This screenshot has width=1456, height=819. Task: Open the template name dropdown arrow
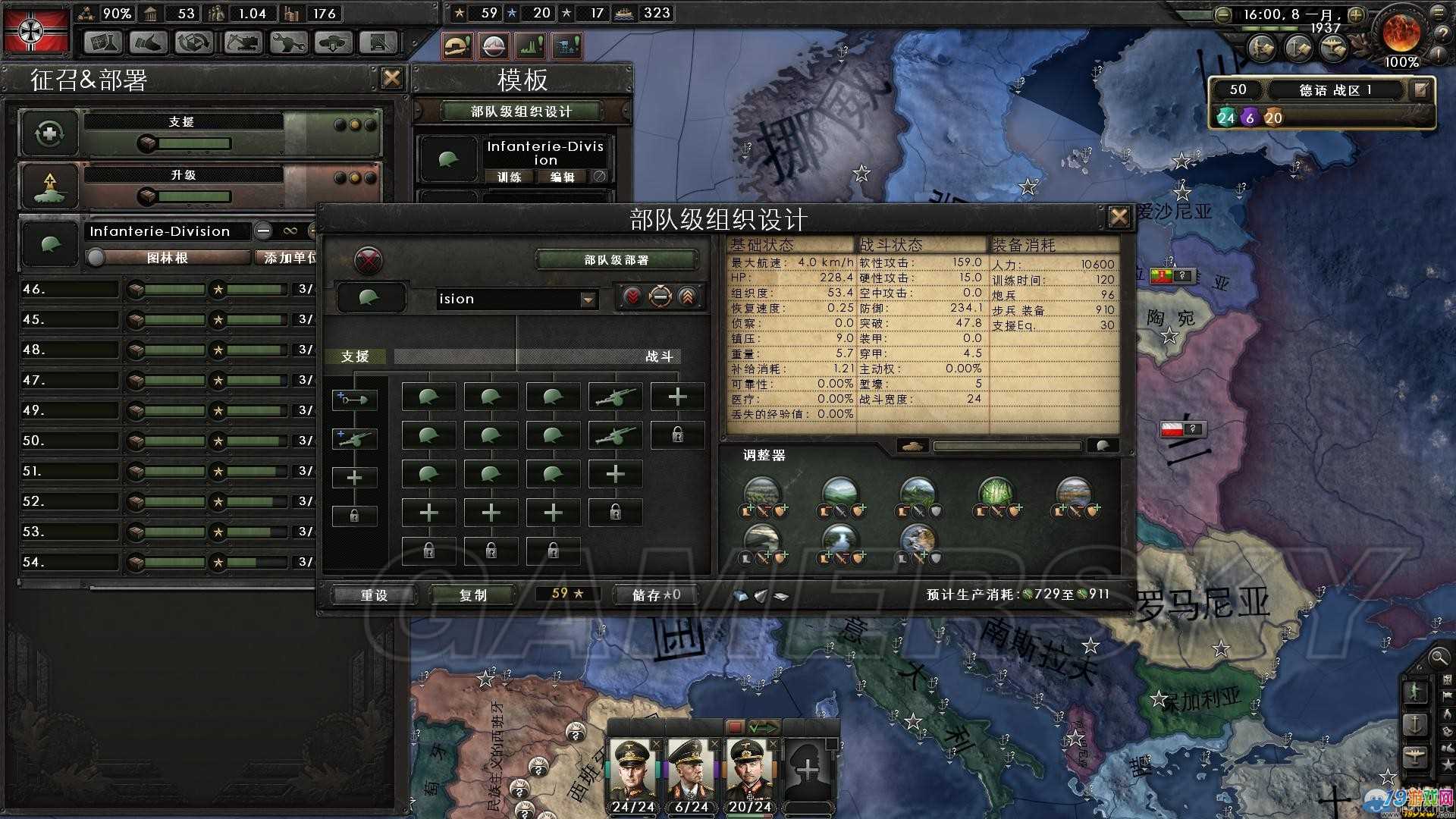click(x=588, y=300)
